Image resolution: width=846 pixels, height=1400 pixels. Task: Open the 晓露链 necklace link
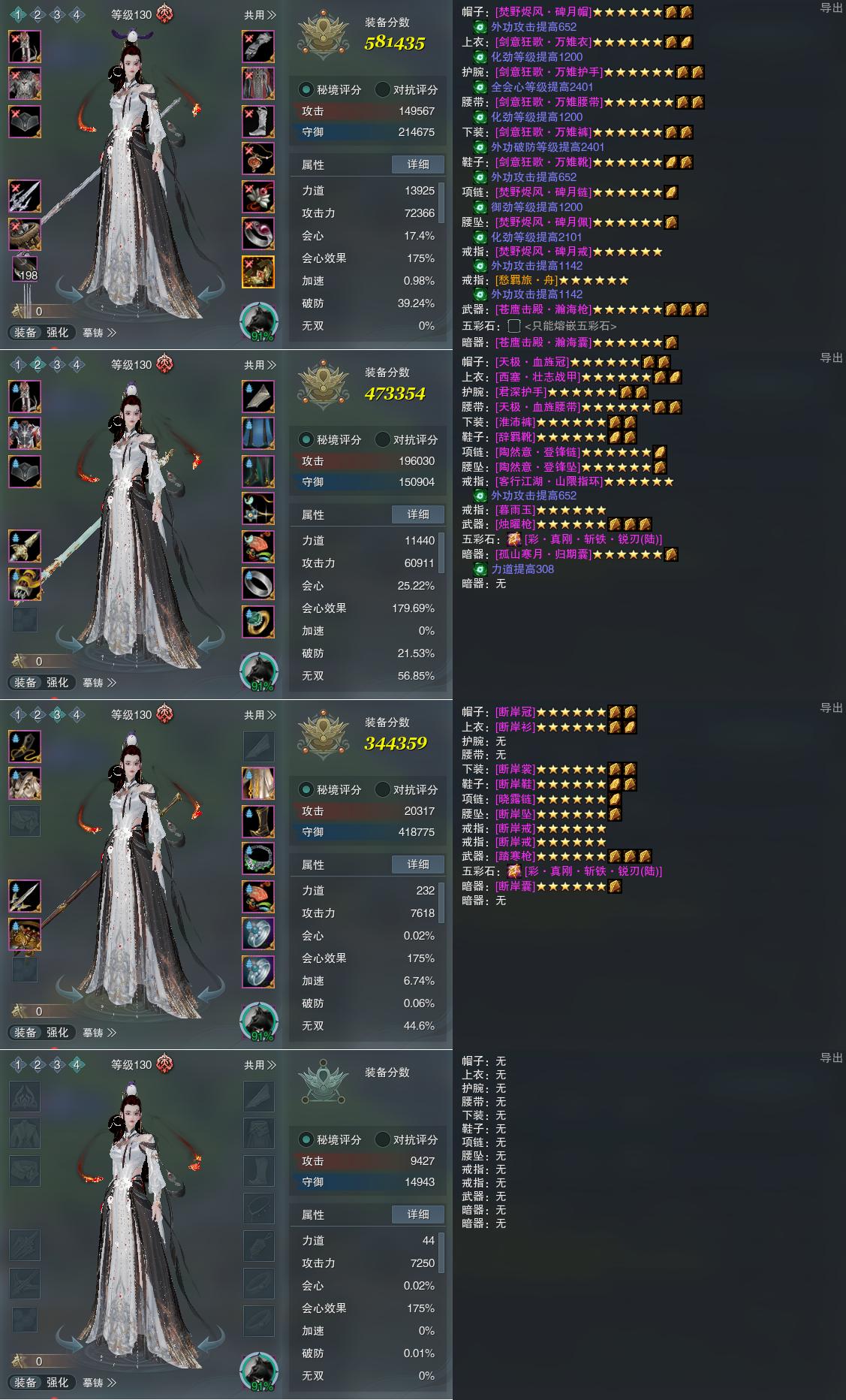(514, 799)
